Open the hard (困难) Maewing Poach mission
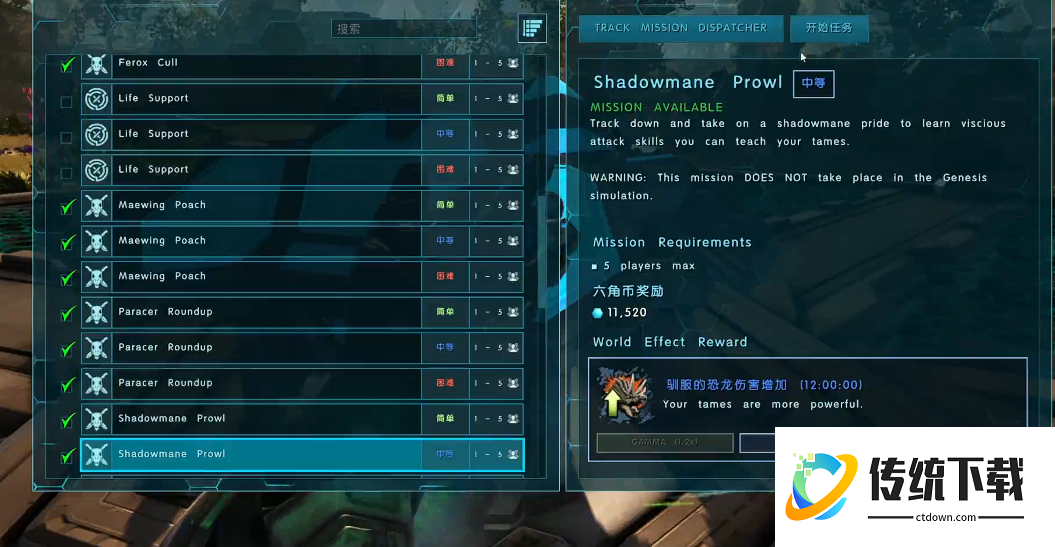 (250, 277)
